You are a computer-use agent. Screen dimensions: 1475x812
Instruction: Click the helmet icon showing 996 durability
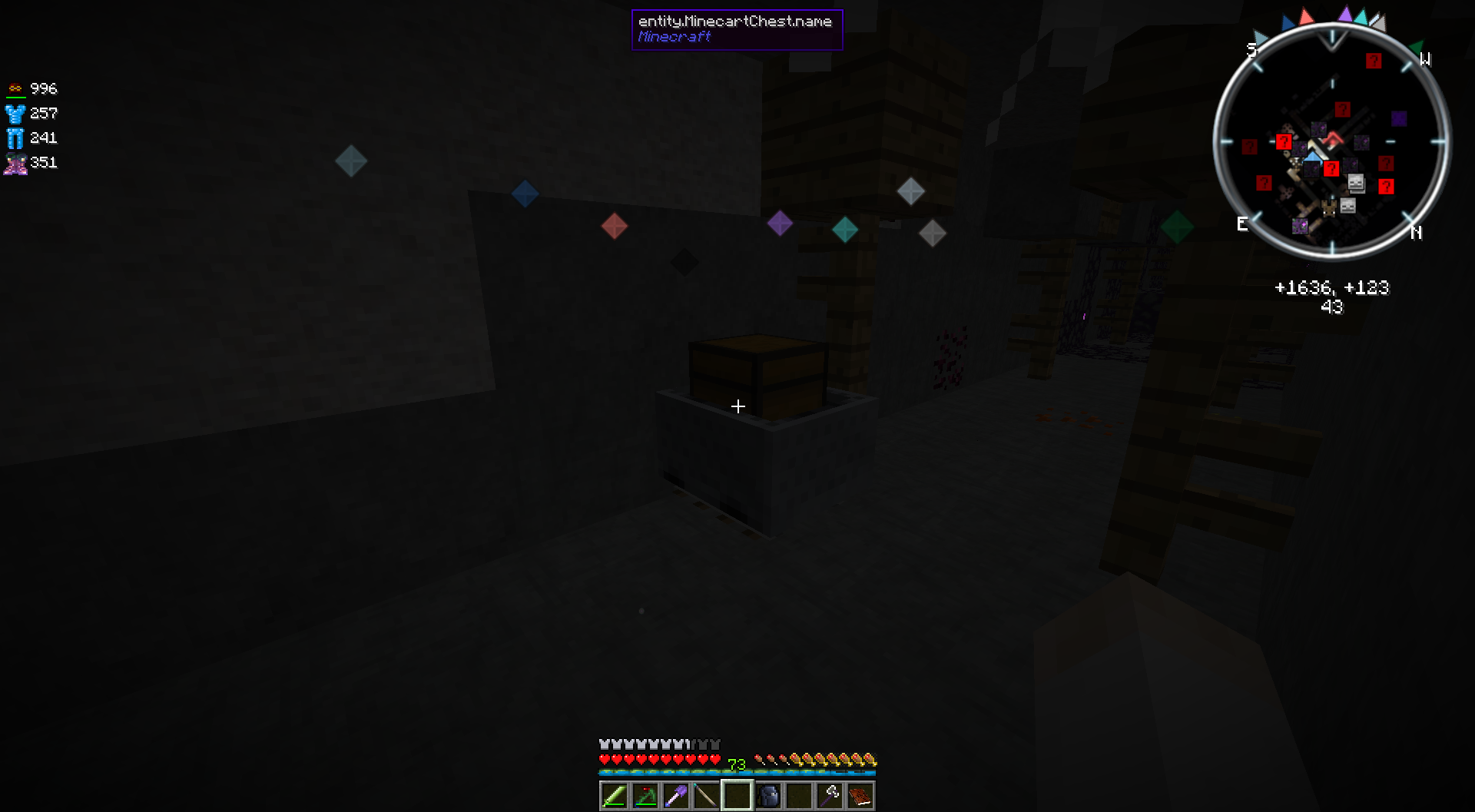pos(15,88)
